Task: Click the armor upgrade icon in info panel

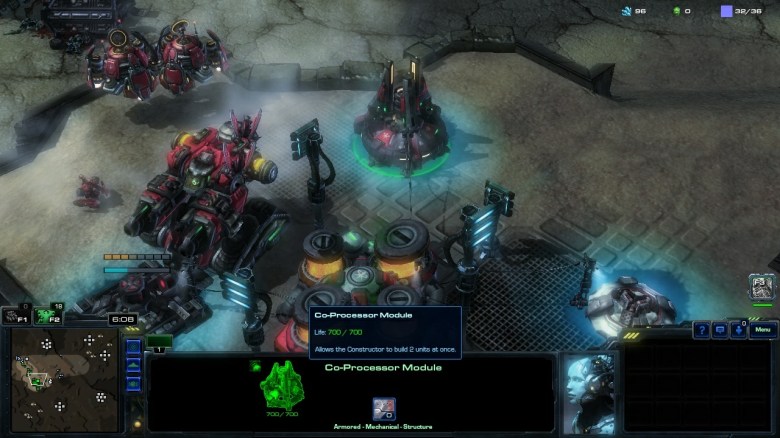Action: click(x=383, y=408)
